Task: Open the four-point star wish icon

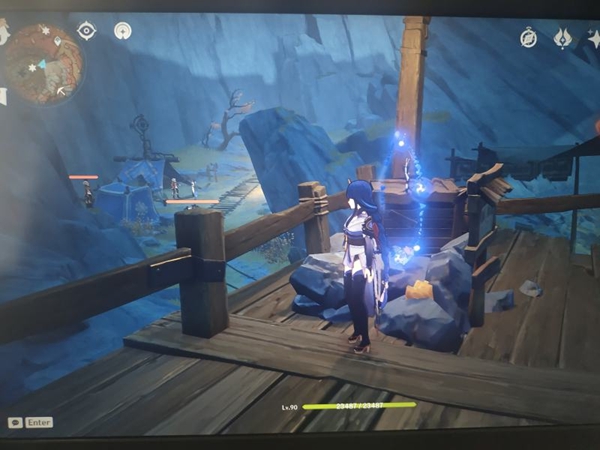Action: coord(594,38)
